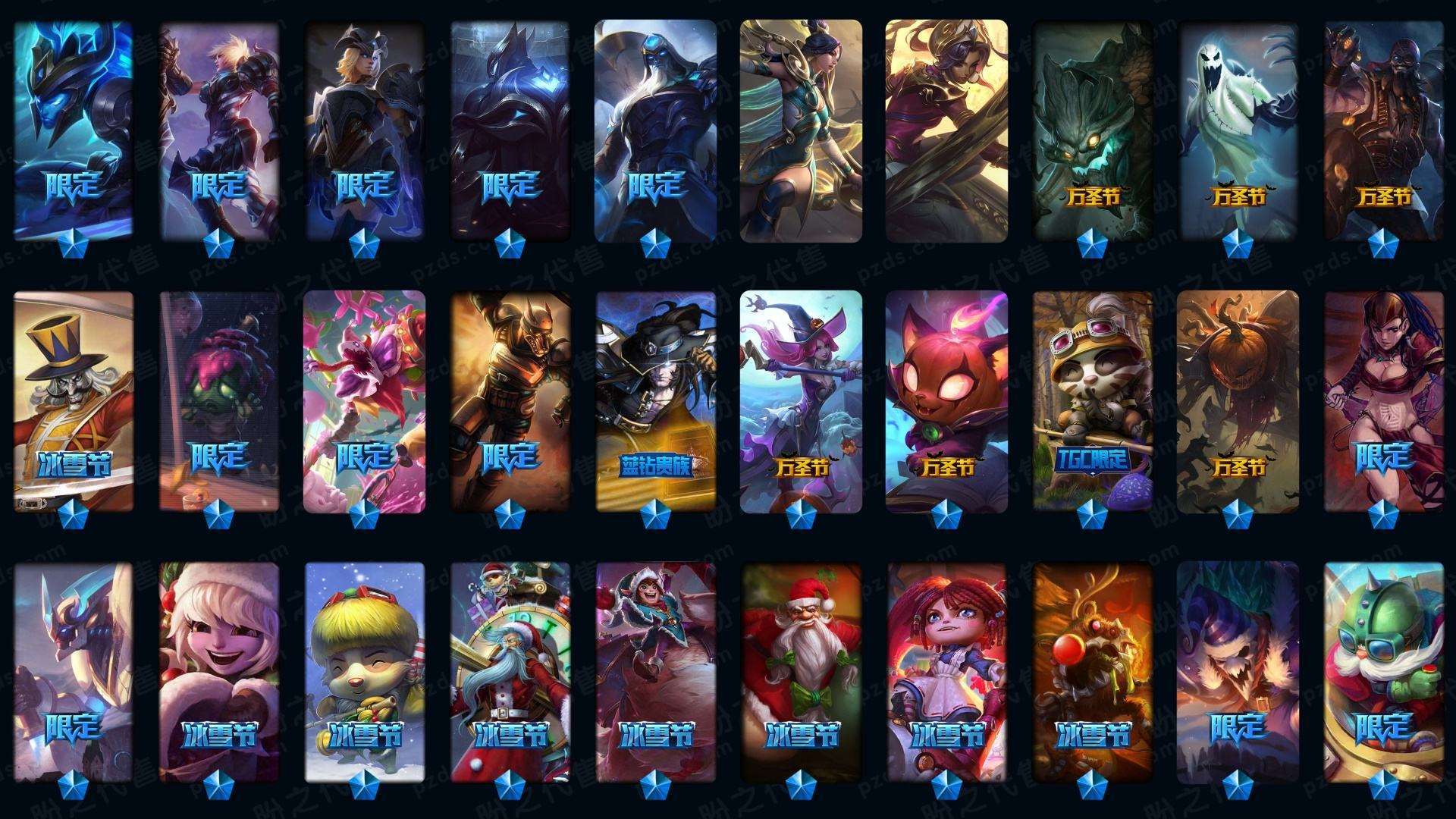The height and width of the screenshot is (819, 1456).
Task: Select the blue armored Kalista skin card
Action: click(73, 129)
